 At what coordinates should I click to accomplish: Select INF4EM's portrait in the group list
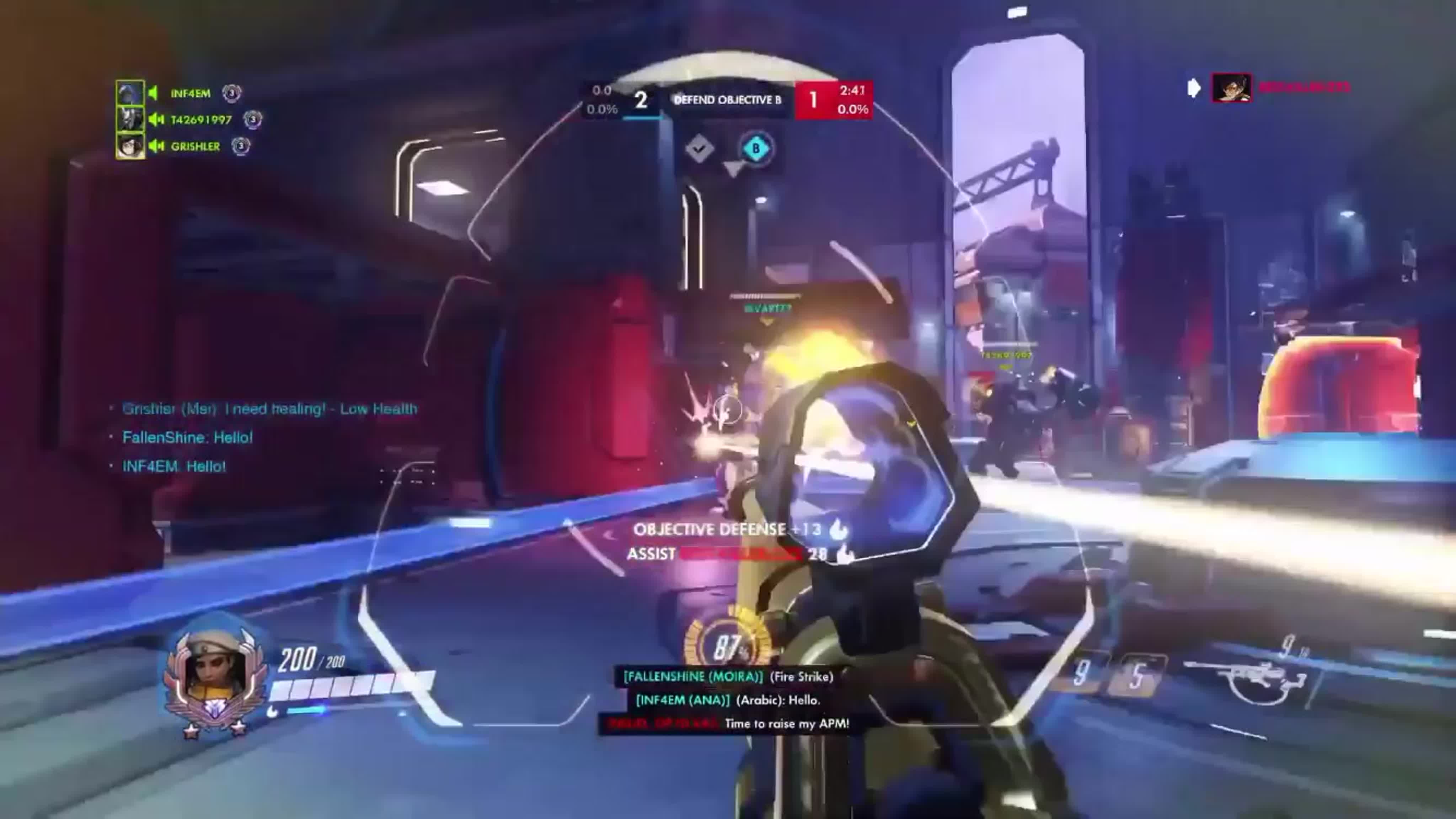[x=130, y=93]
